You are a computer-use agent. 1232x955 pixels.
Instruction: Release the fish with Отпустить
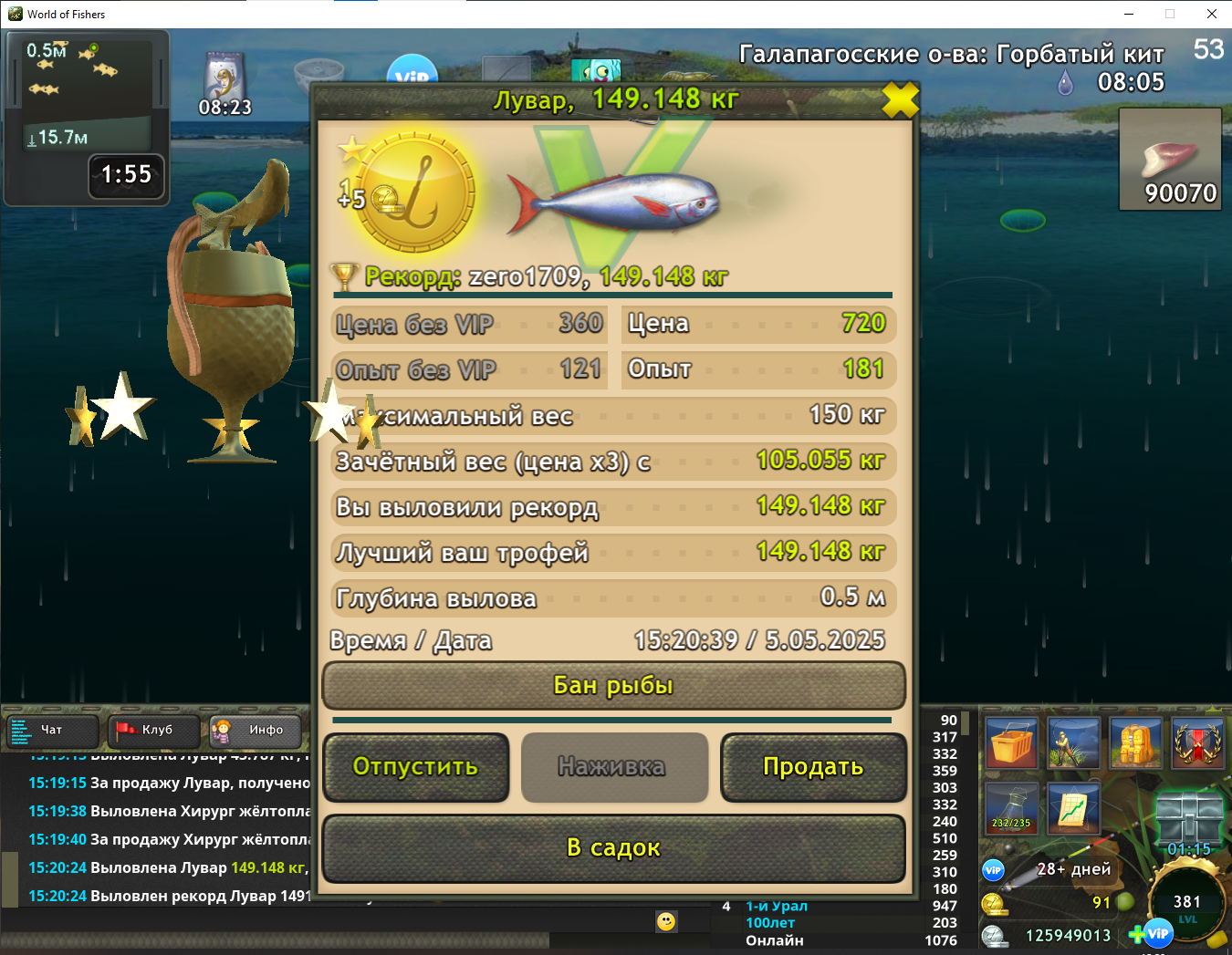(x=416, y=767)
